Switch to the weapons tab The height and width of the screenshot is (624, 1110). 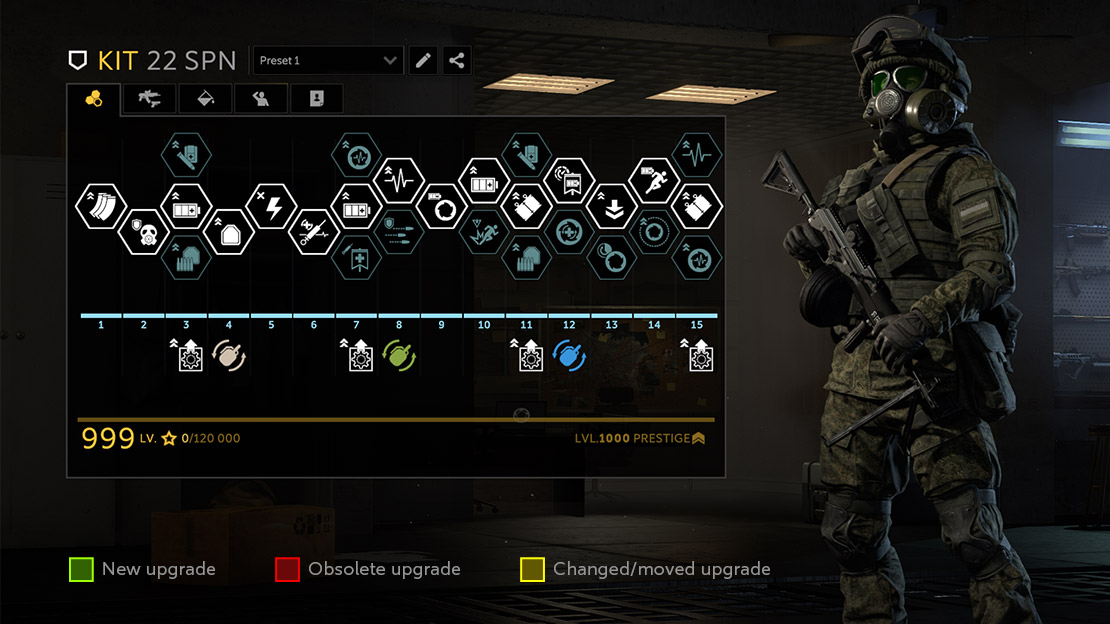click(149, 98)
